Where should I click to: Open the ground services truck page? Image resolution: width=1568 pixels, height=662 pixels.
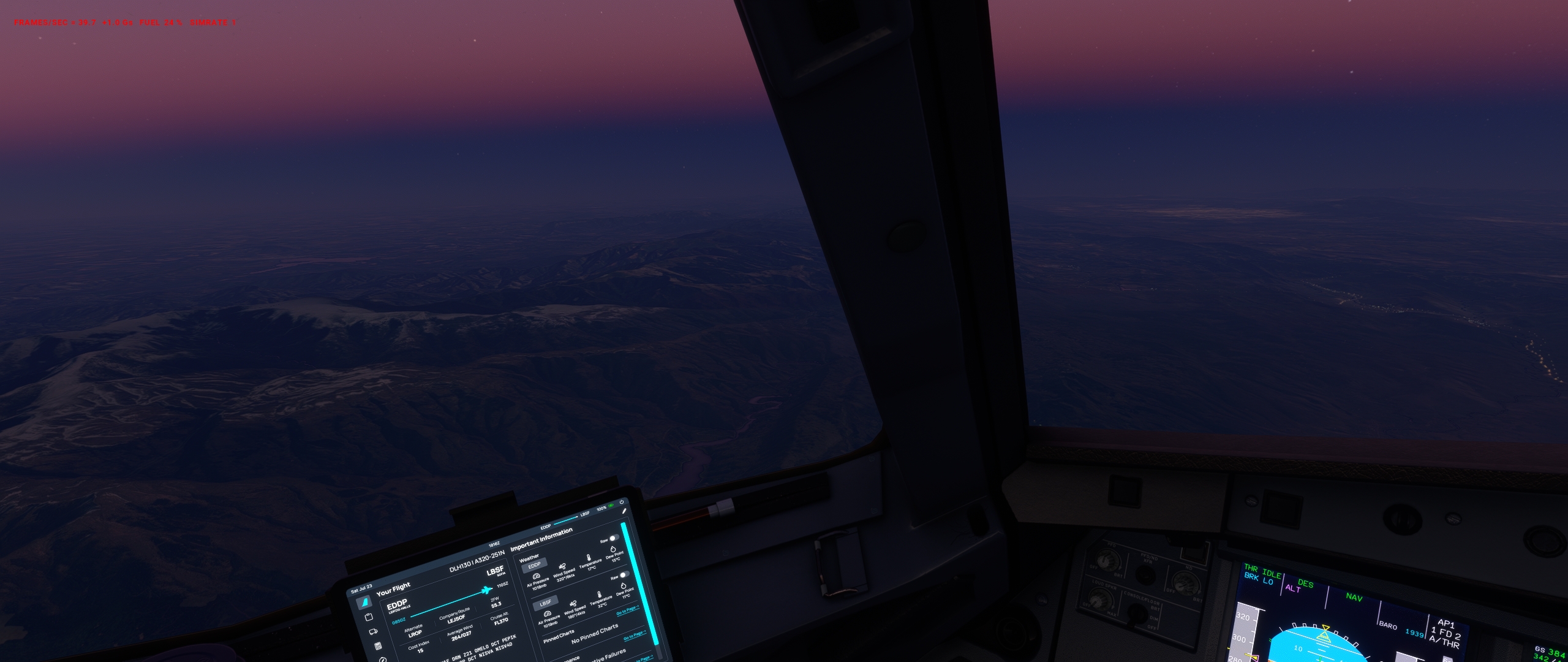tap(373, 631)
